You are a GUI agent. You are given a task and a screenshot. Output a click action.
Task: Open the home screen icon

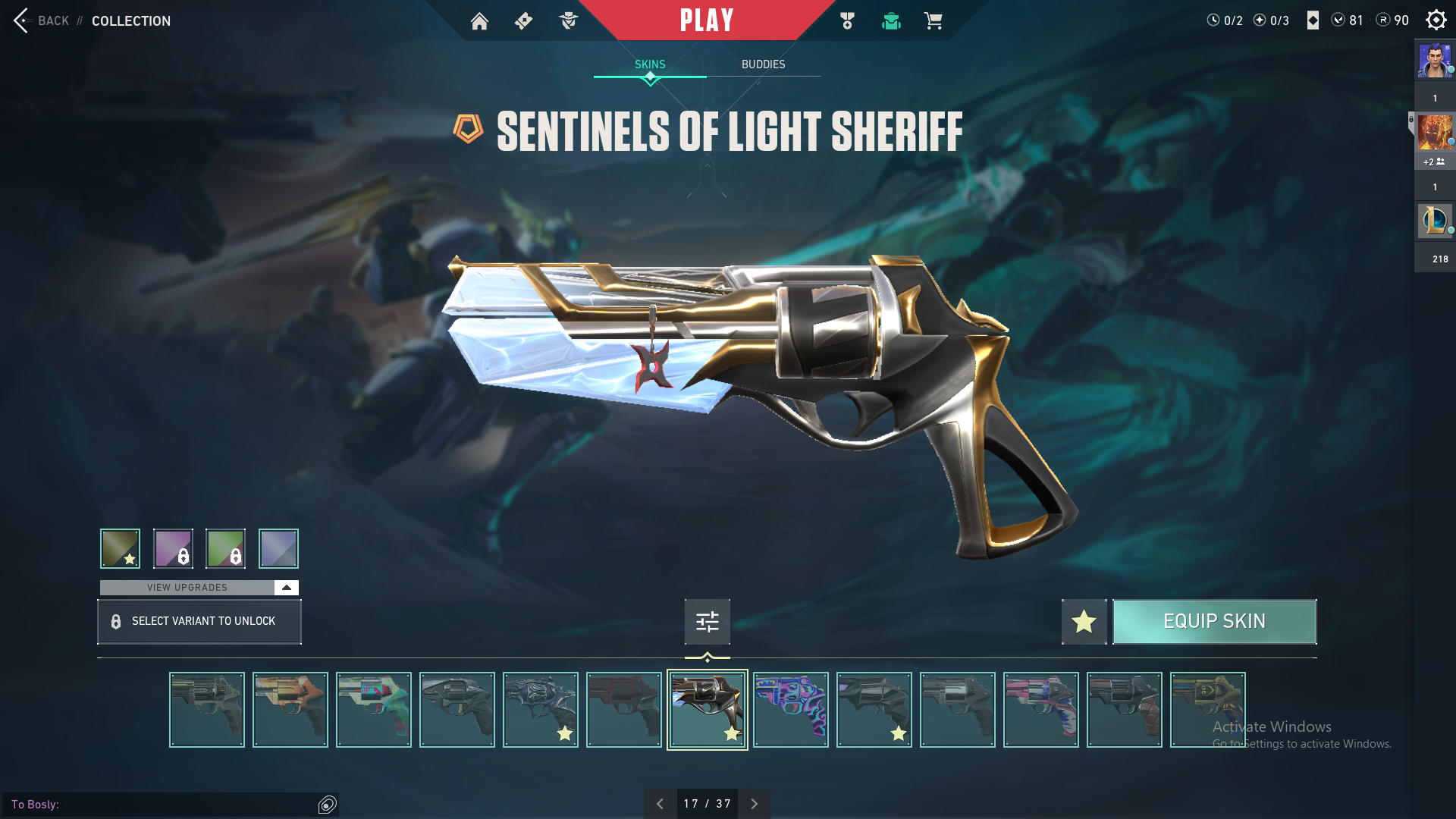pos(479,21)
